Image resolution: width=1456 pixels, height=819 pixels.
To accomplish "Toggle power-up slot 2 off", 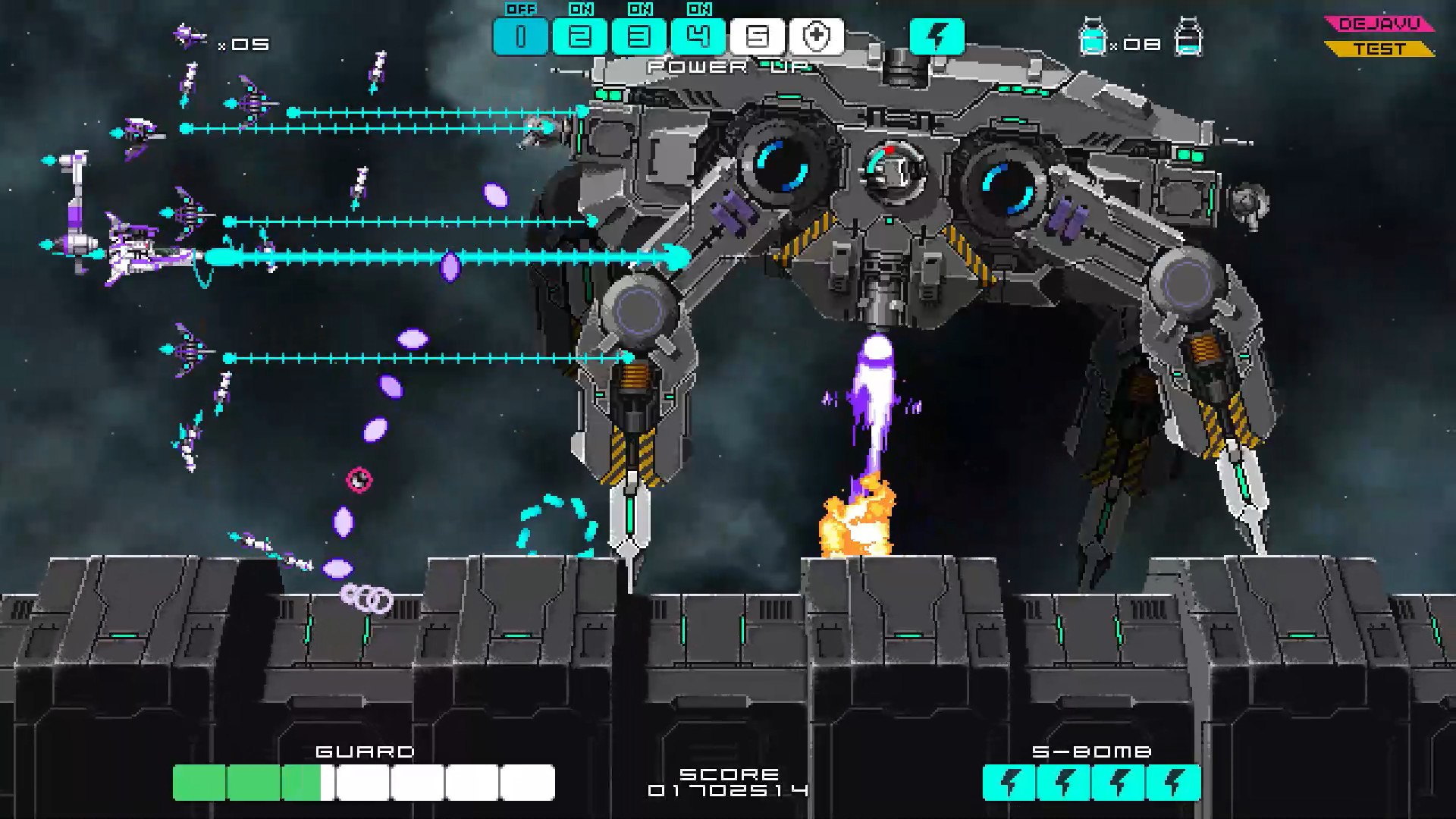I will (580, 35).
